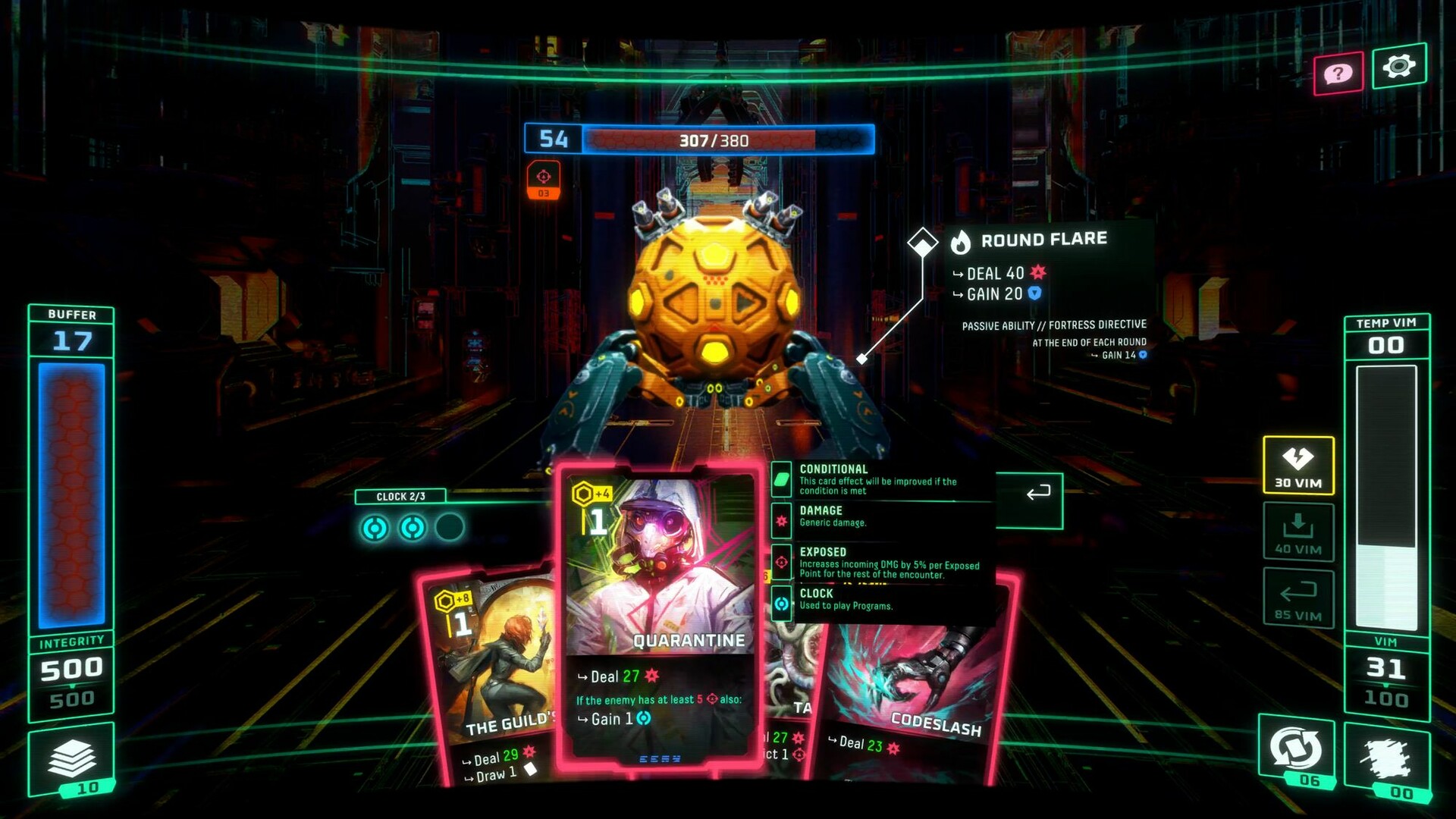
Task: Click the 40 VIM download ability icon
Action: click(1297, 531)
